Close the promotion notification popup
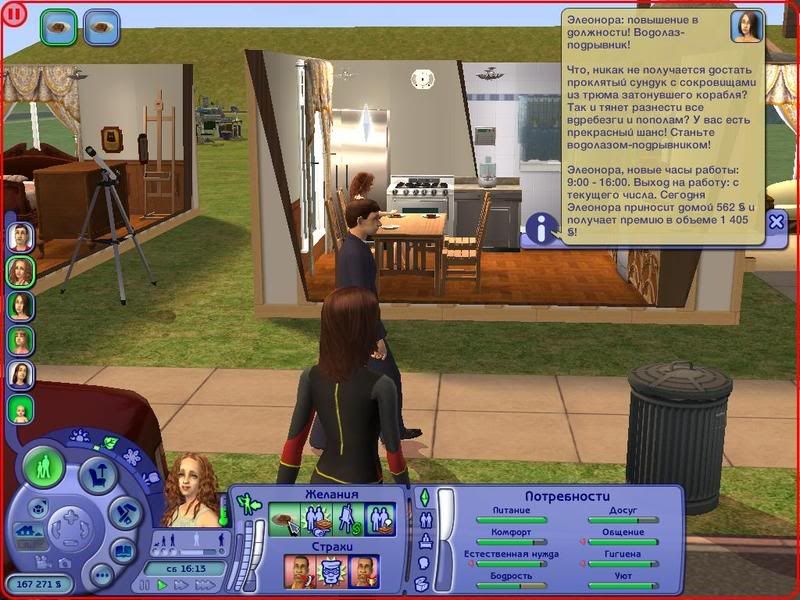 point(777,222)
